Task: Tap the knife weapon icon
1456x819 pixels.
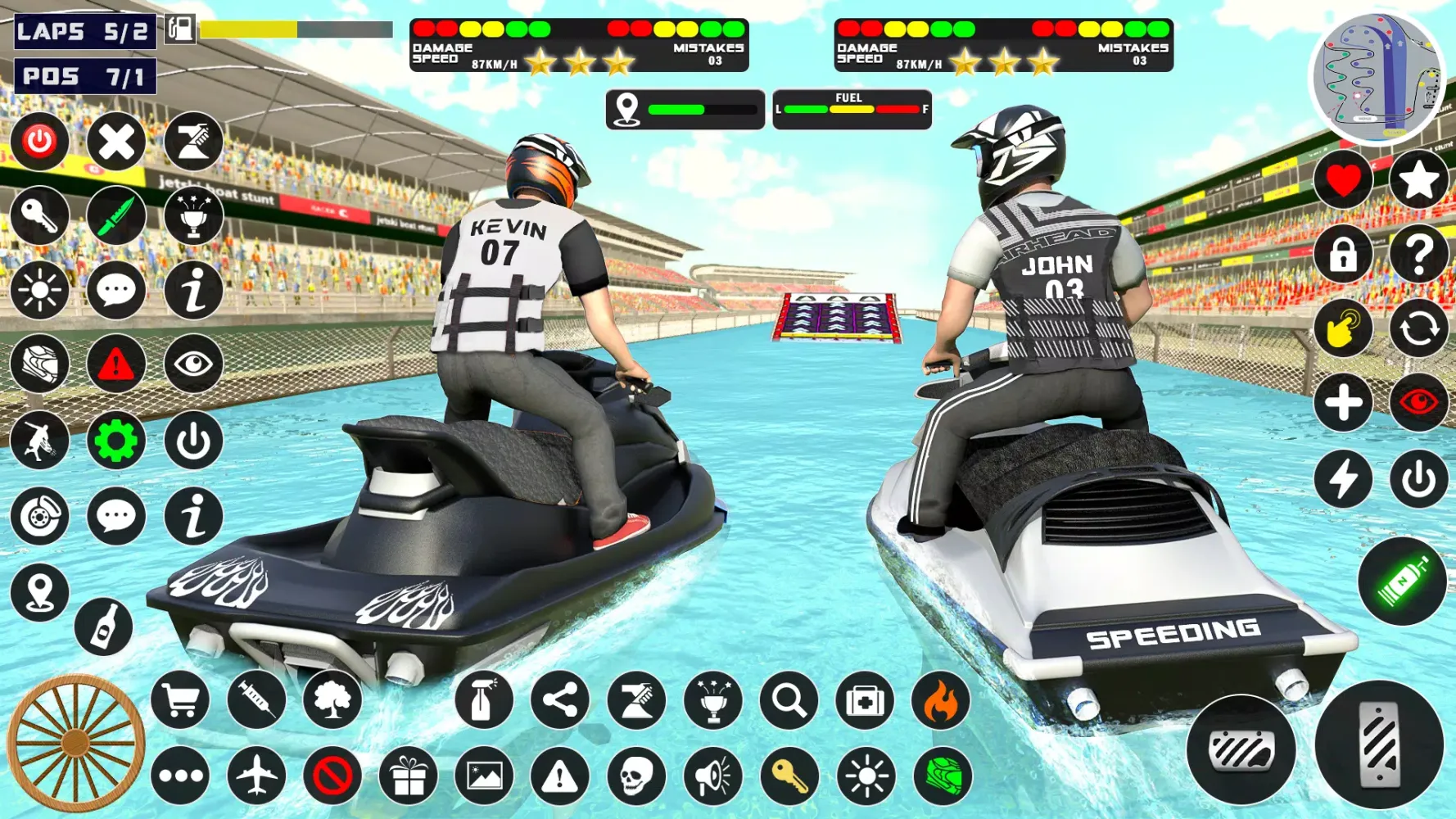Action: coord(115,217)
